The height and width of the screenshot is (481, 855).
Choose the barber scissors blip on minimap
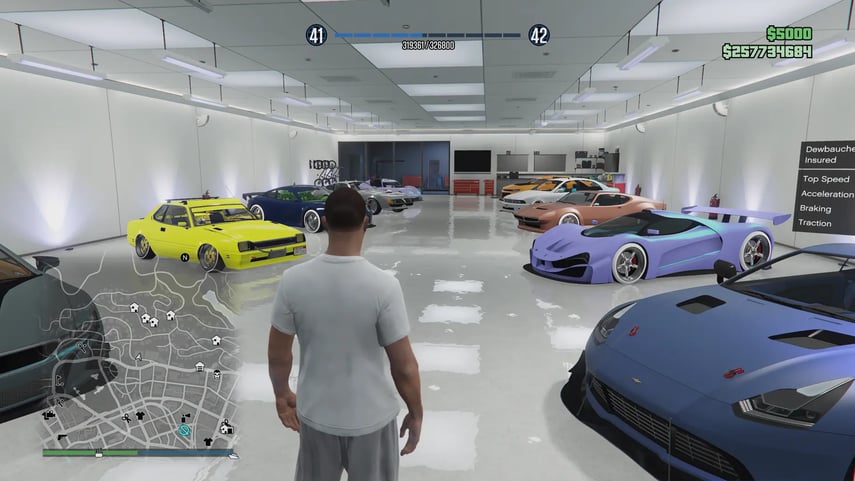click(x=125, y=416)
